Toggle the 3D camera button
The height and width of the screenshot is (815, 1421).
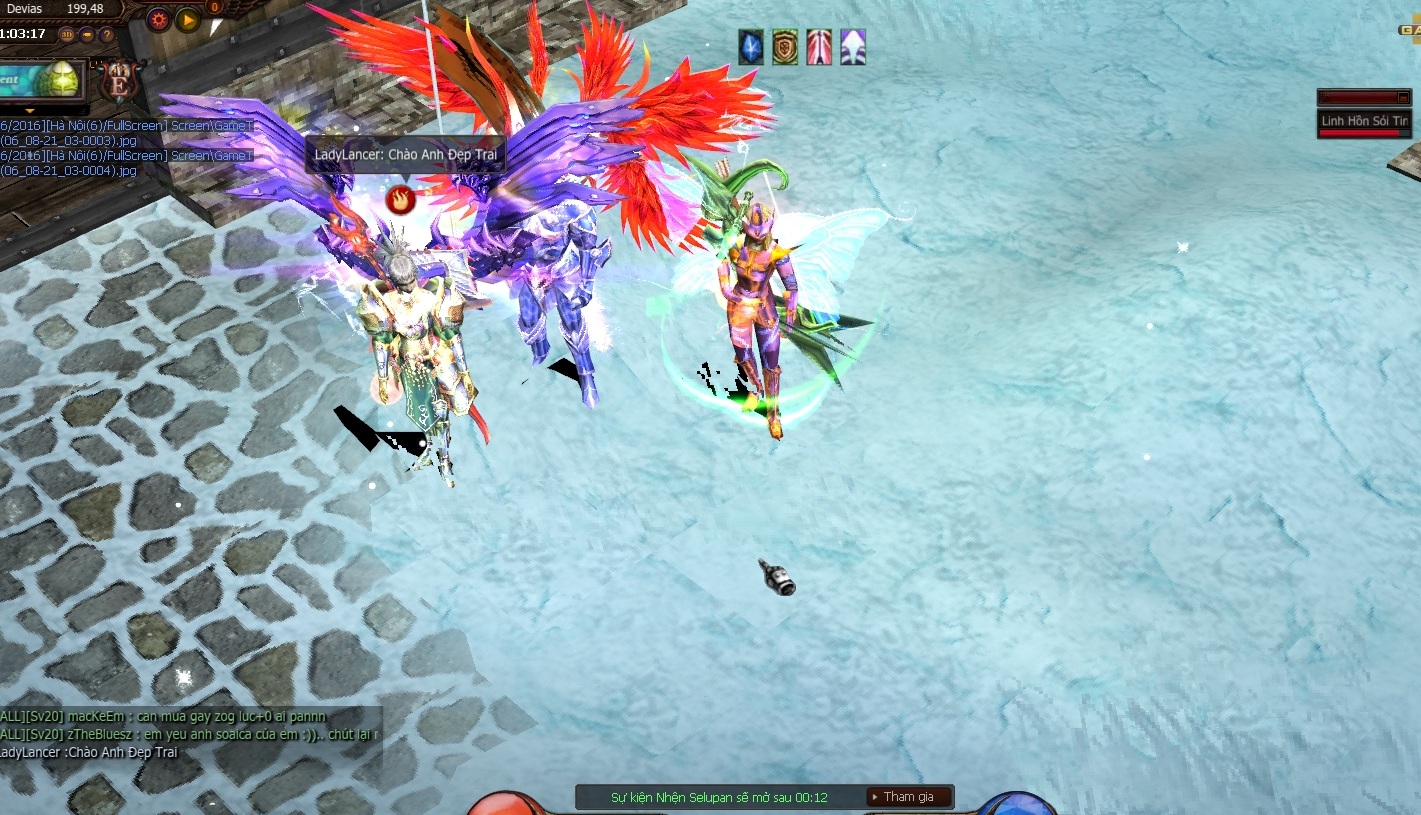(x=67, y=34)
